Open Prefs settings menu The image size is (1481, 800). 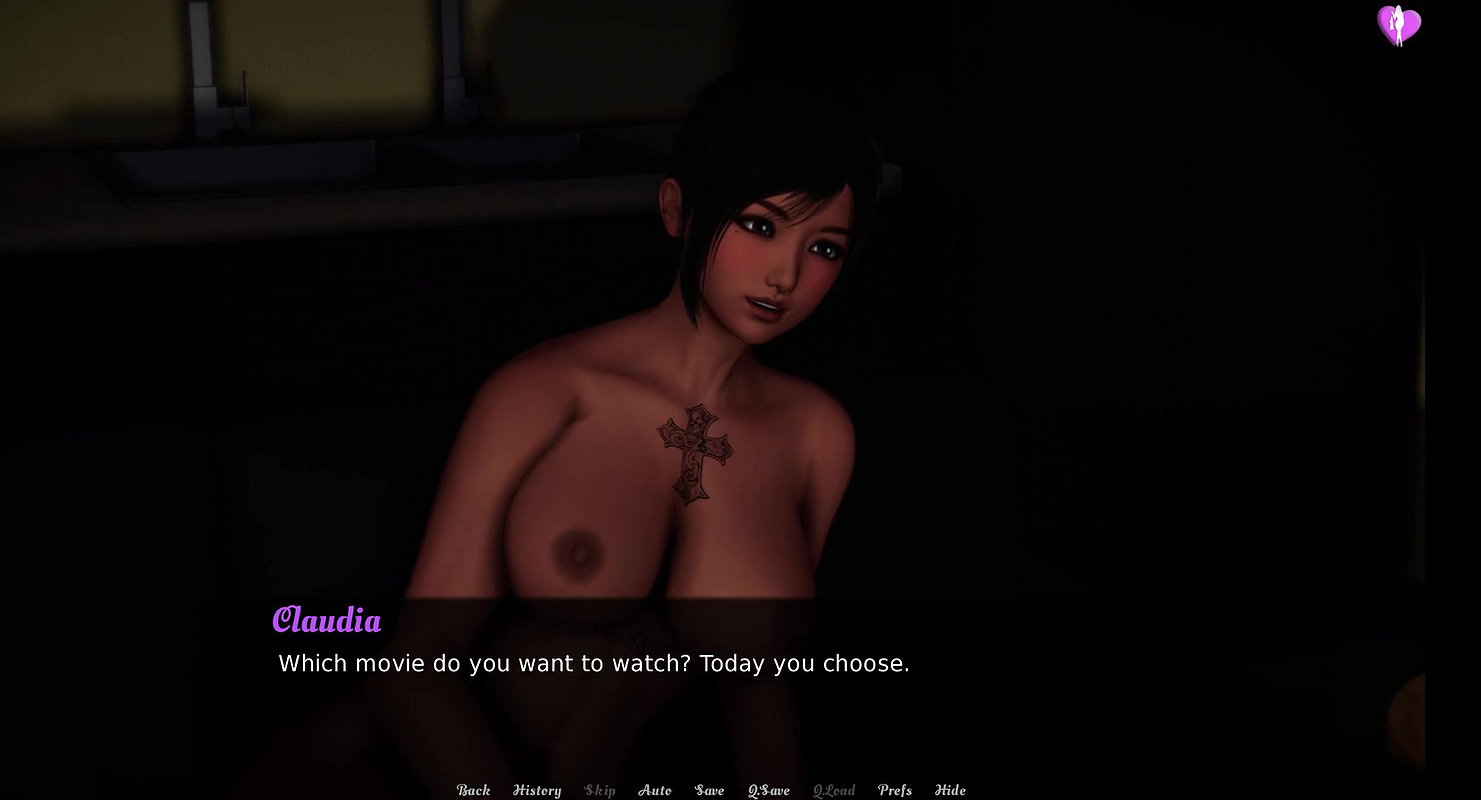coord(895,790)
